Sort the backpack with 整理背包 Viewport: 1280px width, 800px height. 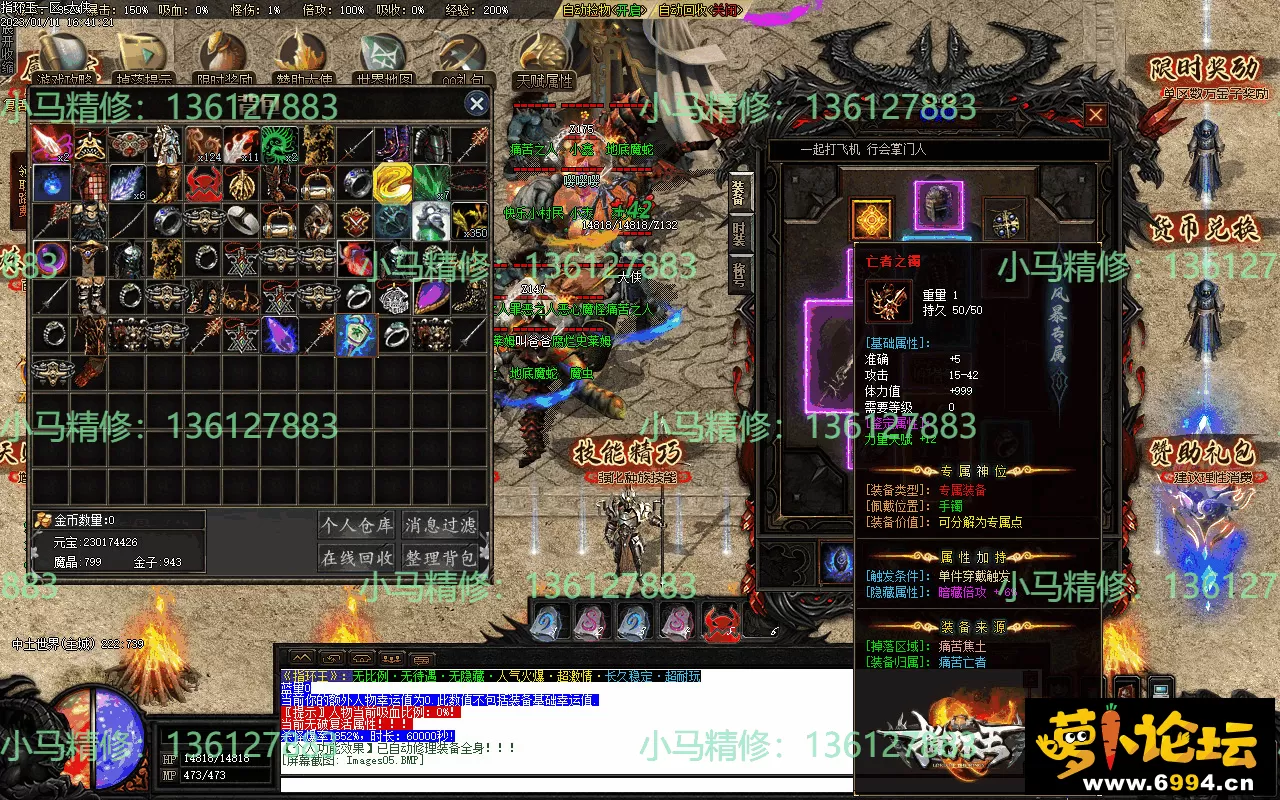click(440, 557)
